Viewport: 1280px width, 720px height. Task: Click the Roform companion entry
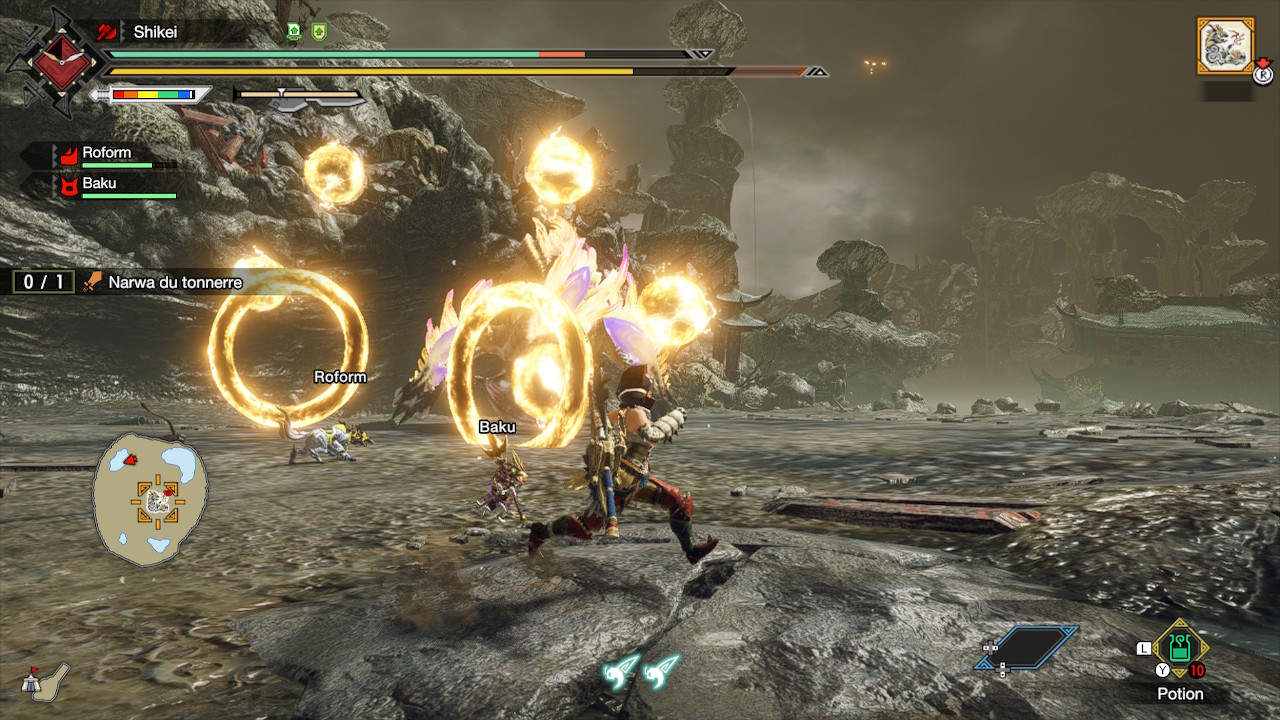(x=107, y=154)
